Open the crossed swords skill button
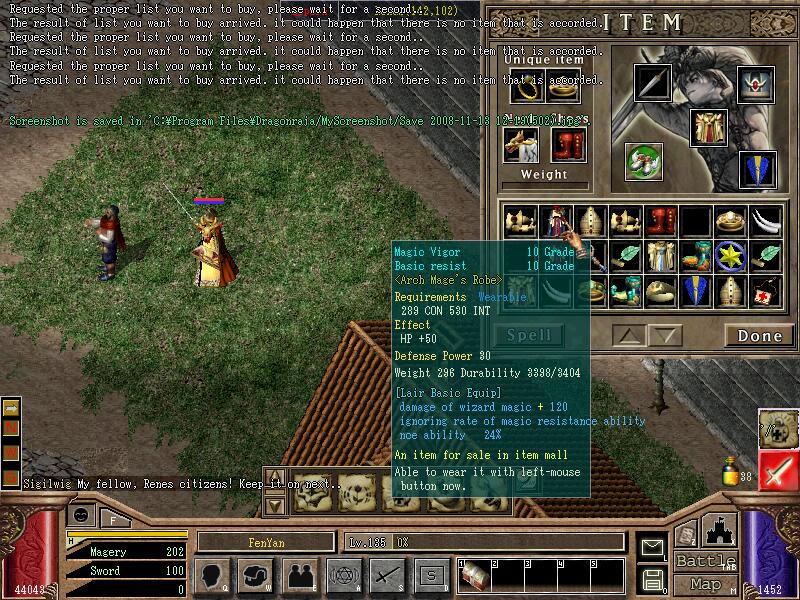The width and height of the screenshot is (800, 600). [x=386, y=575]
